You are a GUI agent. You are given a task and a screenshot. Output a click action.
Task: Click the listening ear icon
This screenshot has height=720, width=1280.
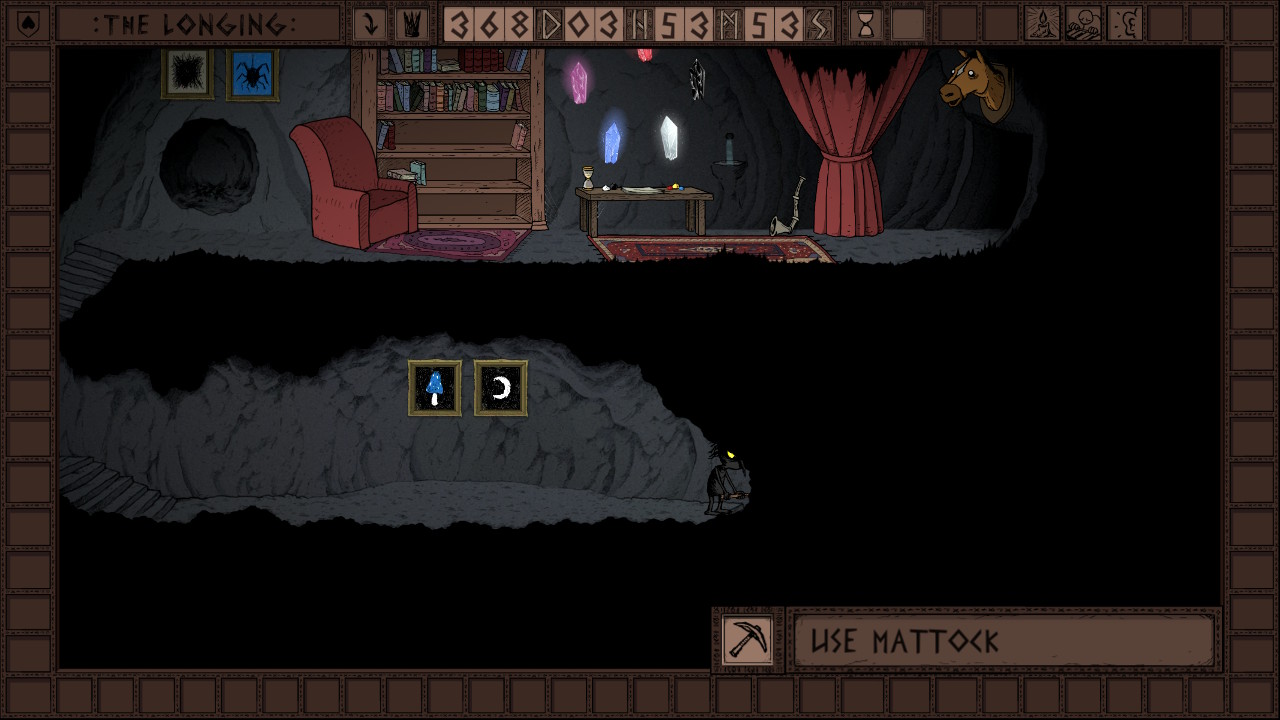click(1124, 24)
